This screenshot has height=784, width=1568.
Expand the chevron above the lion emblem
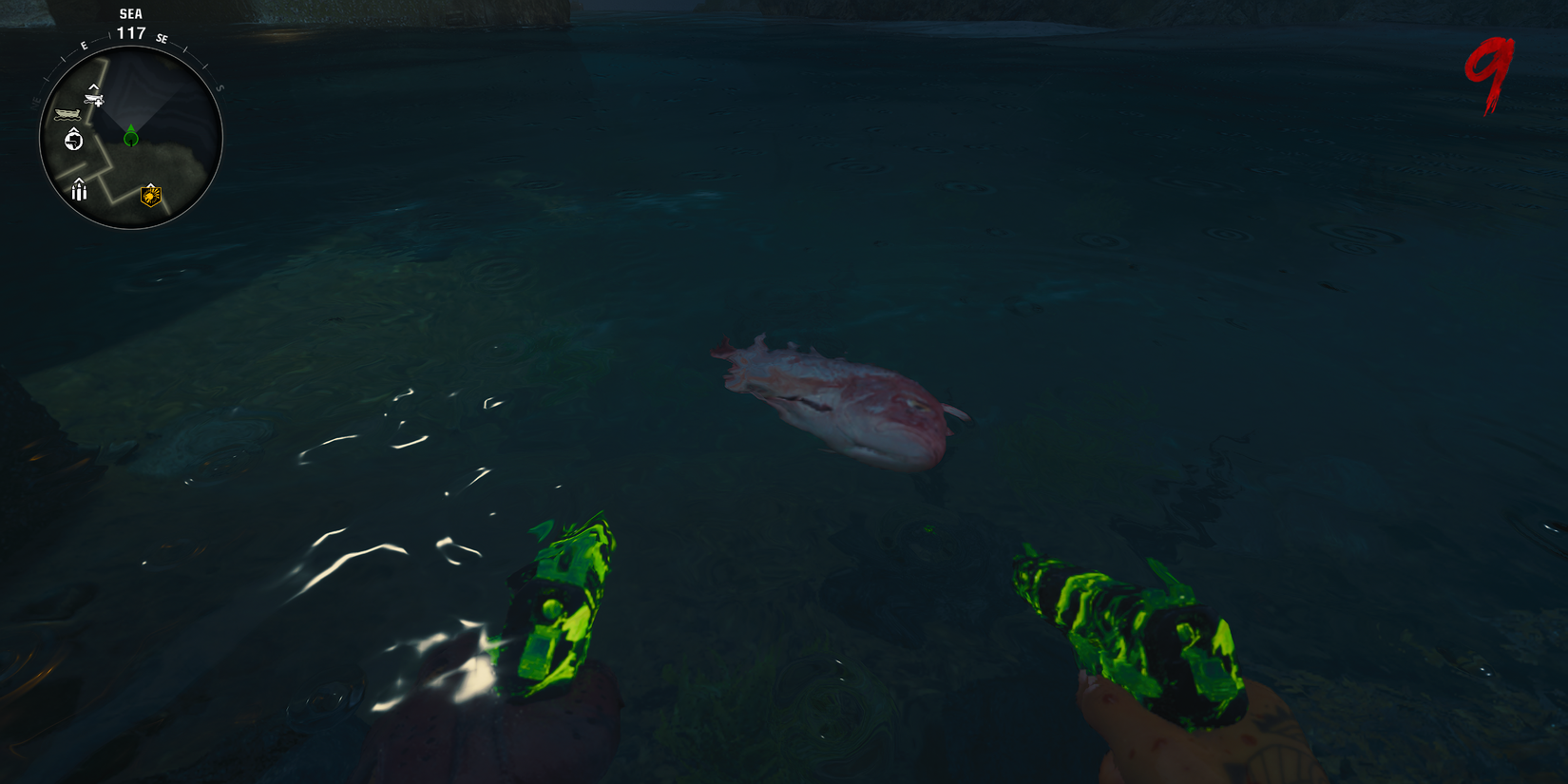tap(151, 183)
